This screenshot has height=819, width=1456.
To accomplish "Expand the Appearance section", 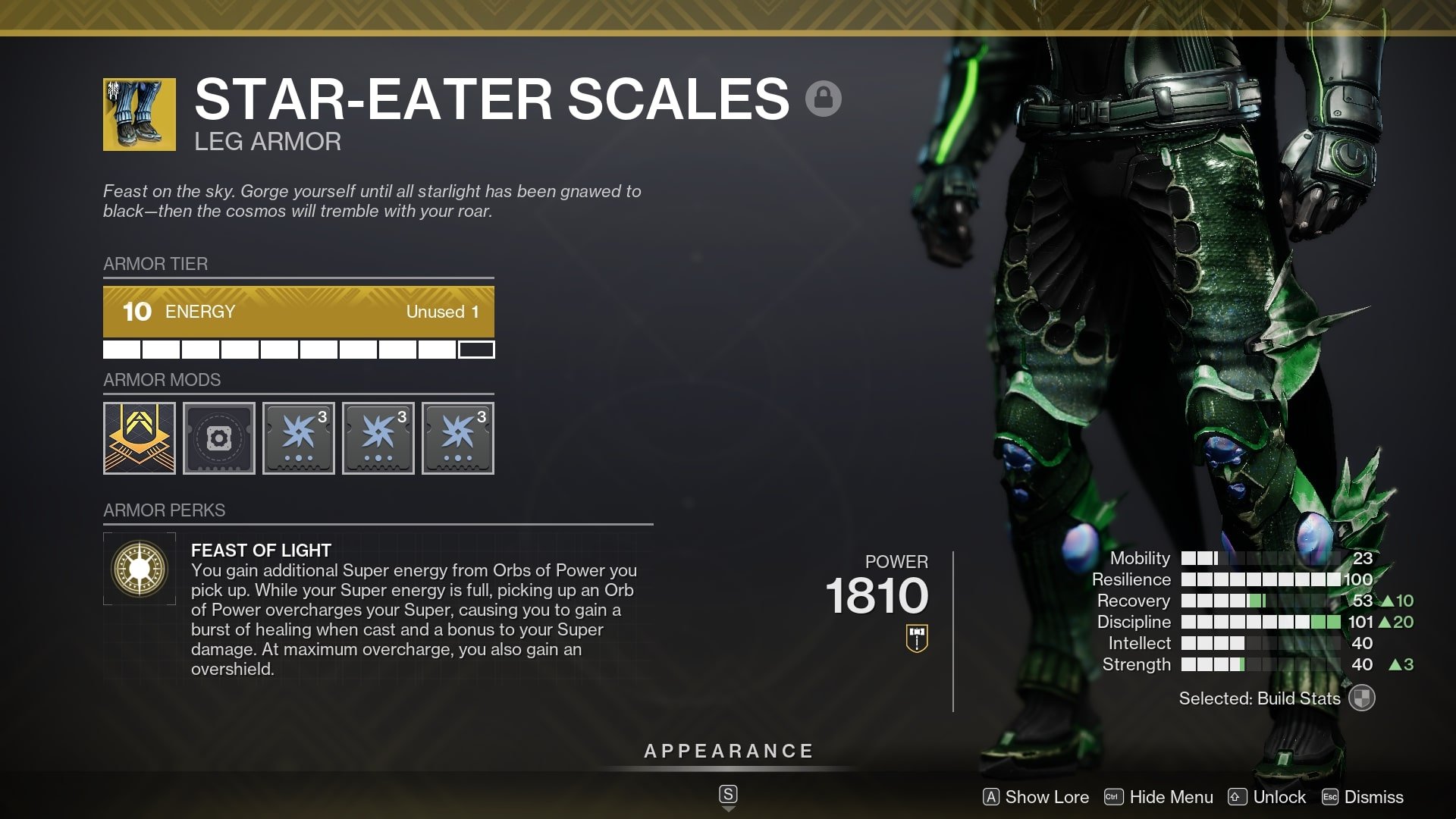I will click(727, 751).
